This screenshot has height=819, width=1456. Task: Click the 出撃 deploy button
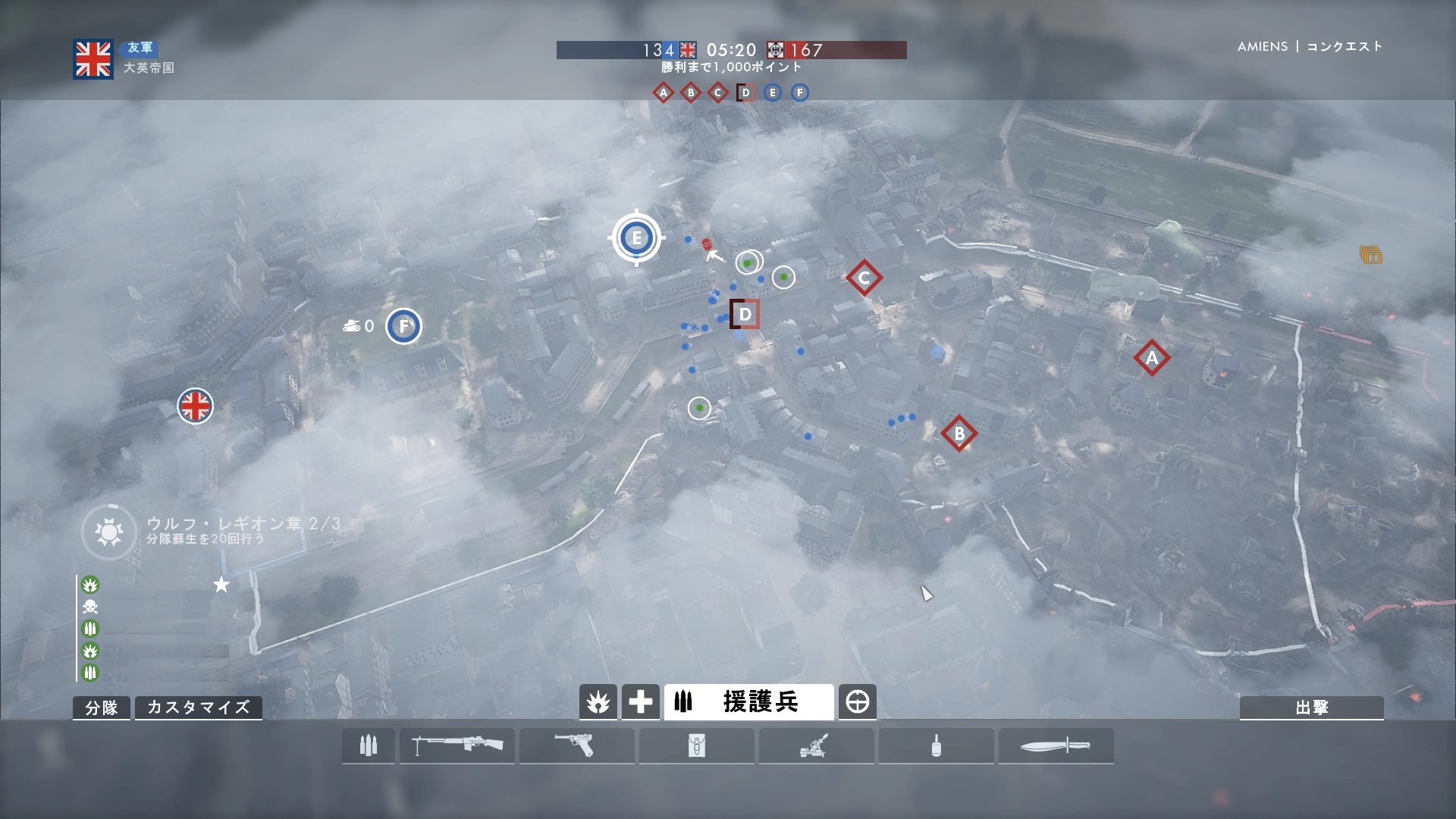click(x=1311, y=708)
